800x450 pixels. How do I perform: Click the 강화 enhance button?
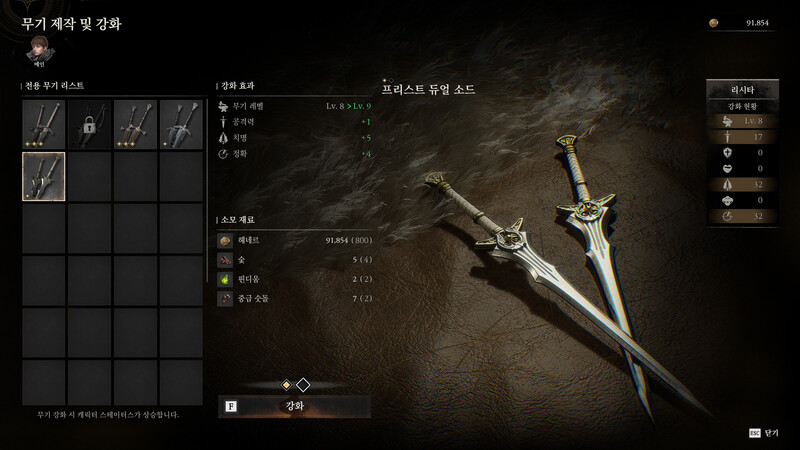point(295,406)
